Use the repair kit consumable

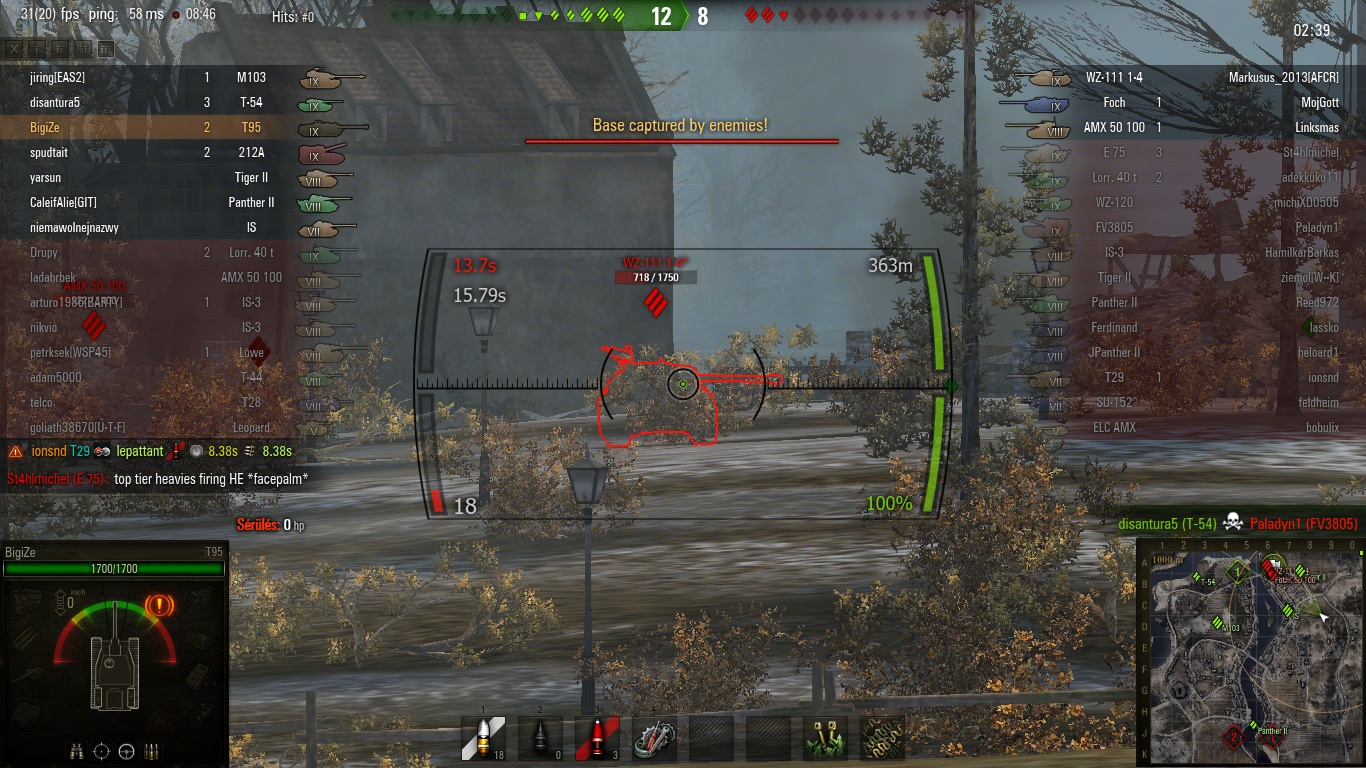click(655, 738)
